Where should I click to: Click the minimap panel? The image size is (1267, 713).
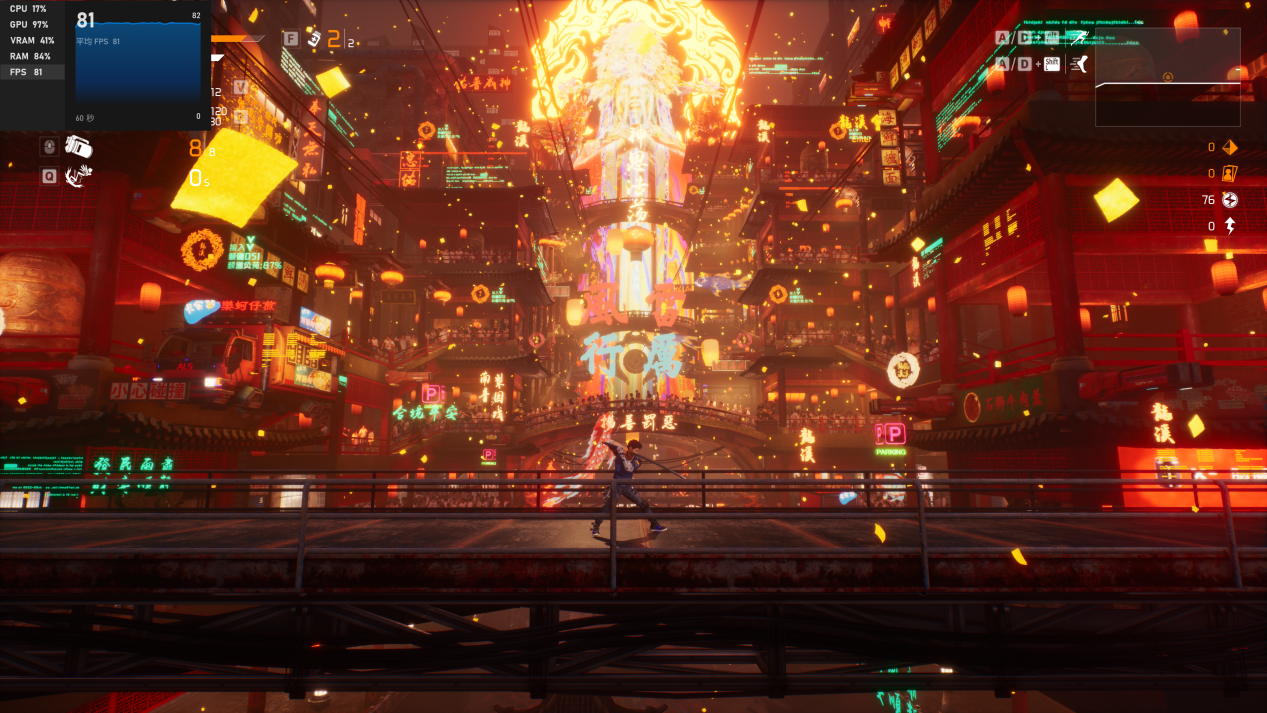tap(1167, 77)
